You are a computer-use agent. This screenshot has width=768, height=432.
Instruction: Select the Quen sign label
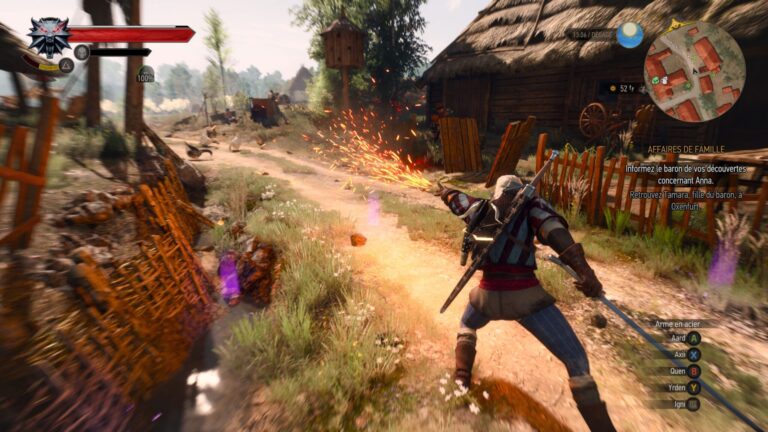coord(678,371)
